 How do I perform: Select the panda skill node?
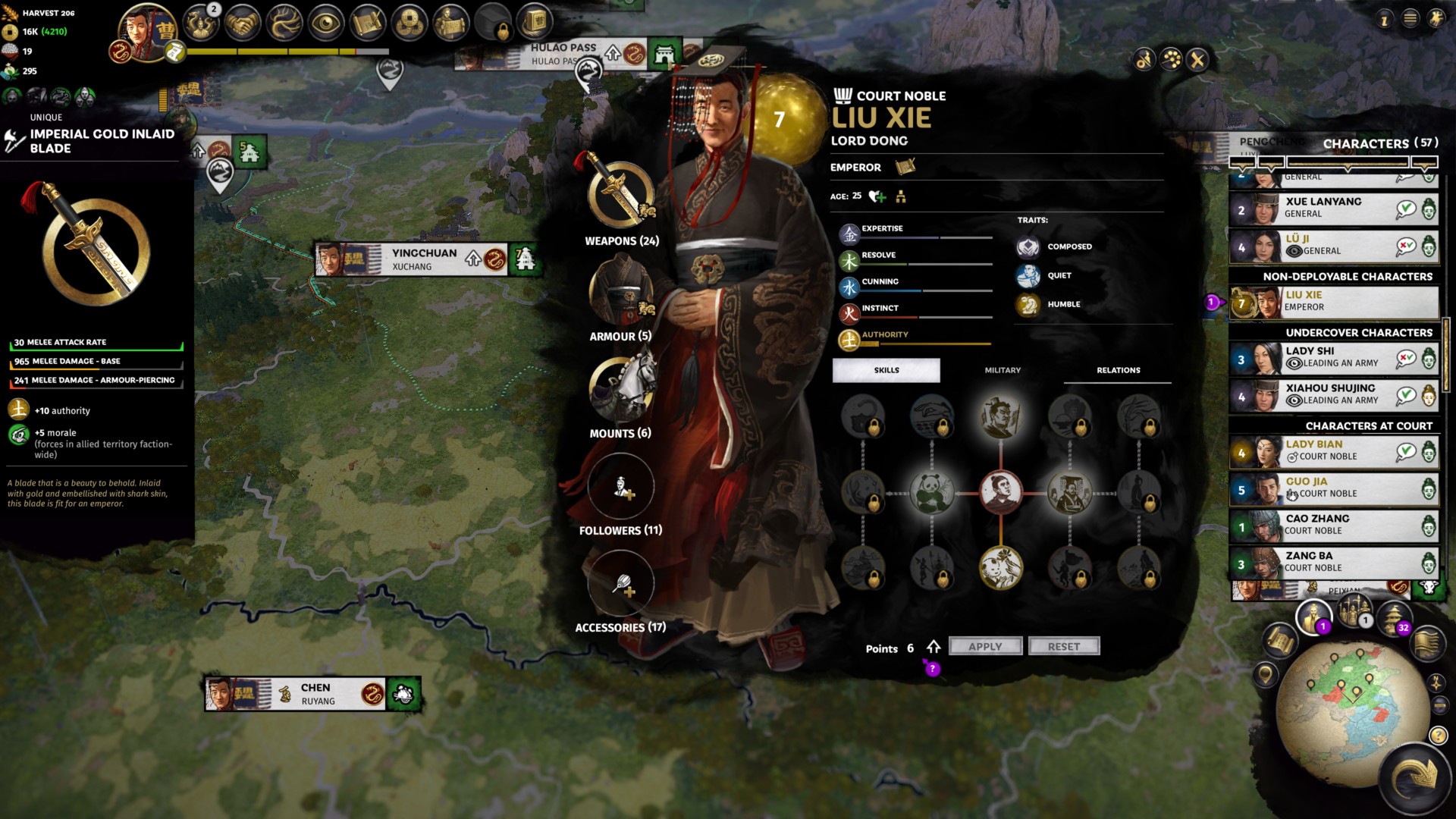pyautogui.click(x=931, y=493)
